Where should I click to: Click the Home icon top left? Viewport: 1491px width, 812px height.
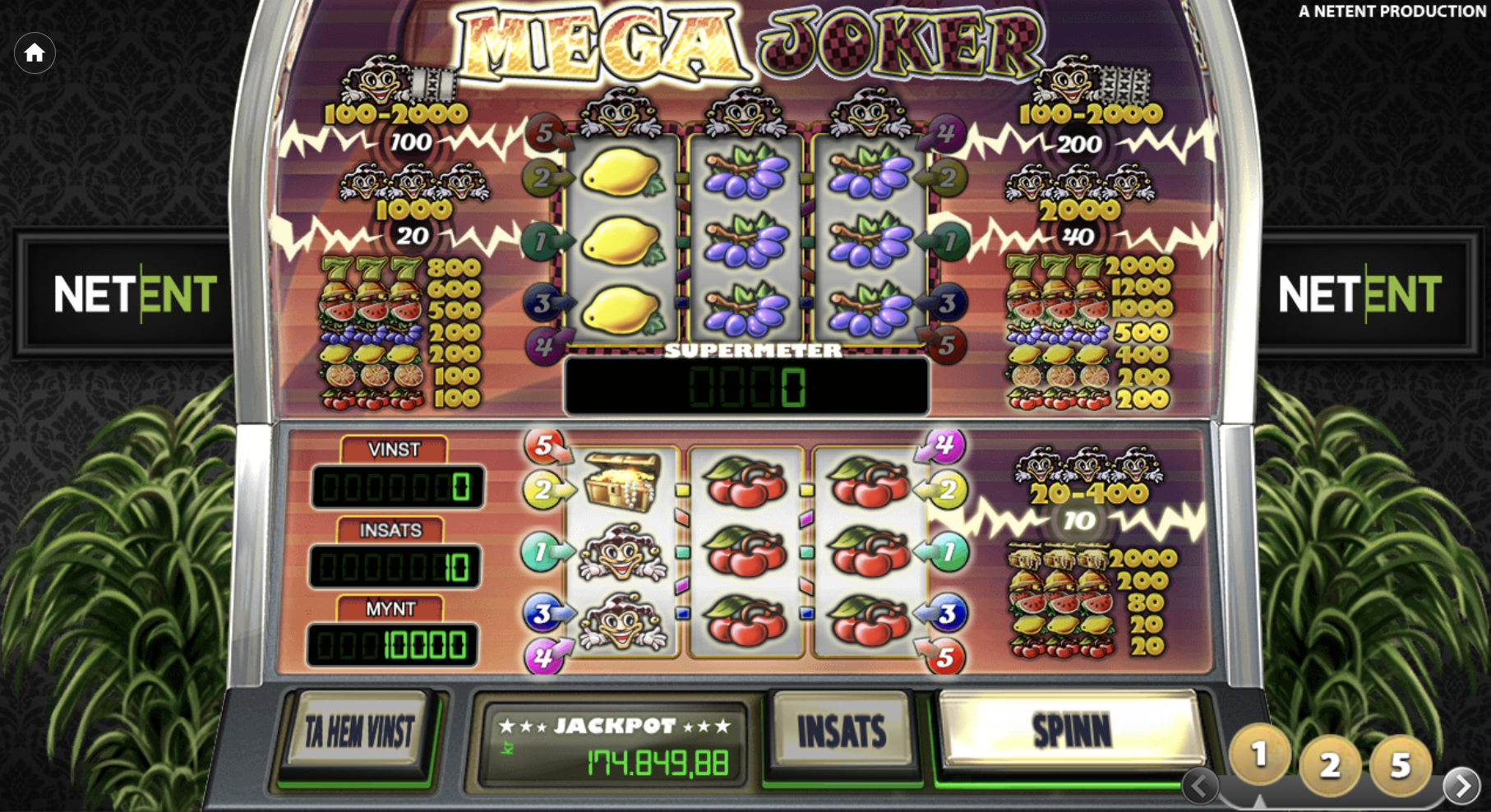click(35, 53)
